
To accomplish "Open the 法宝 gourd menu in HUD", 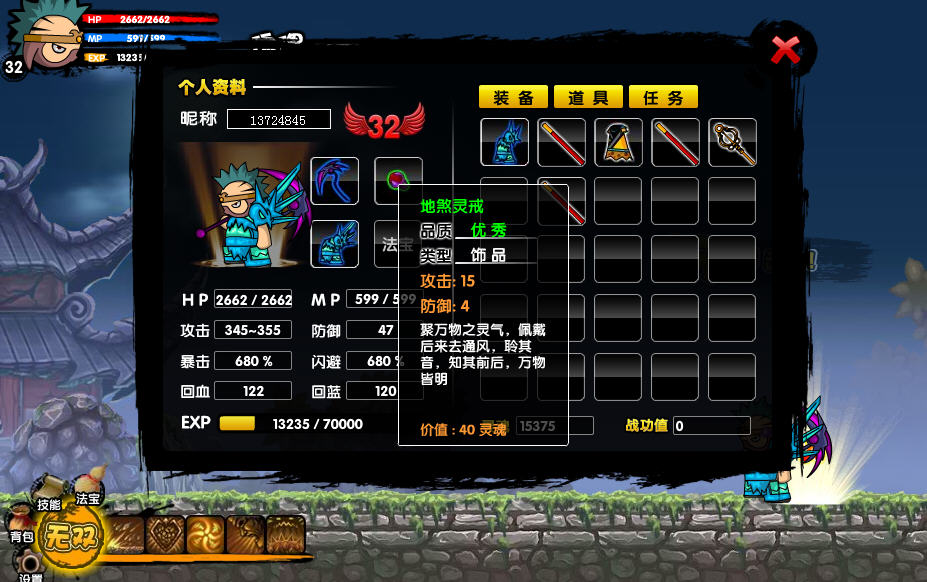I will 88,492.
